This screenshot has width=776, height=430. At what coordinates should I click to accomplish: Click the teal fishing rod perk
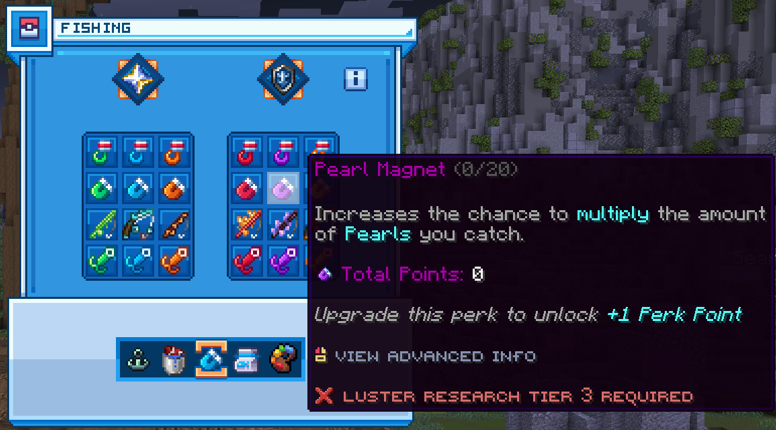[138, 223]
